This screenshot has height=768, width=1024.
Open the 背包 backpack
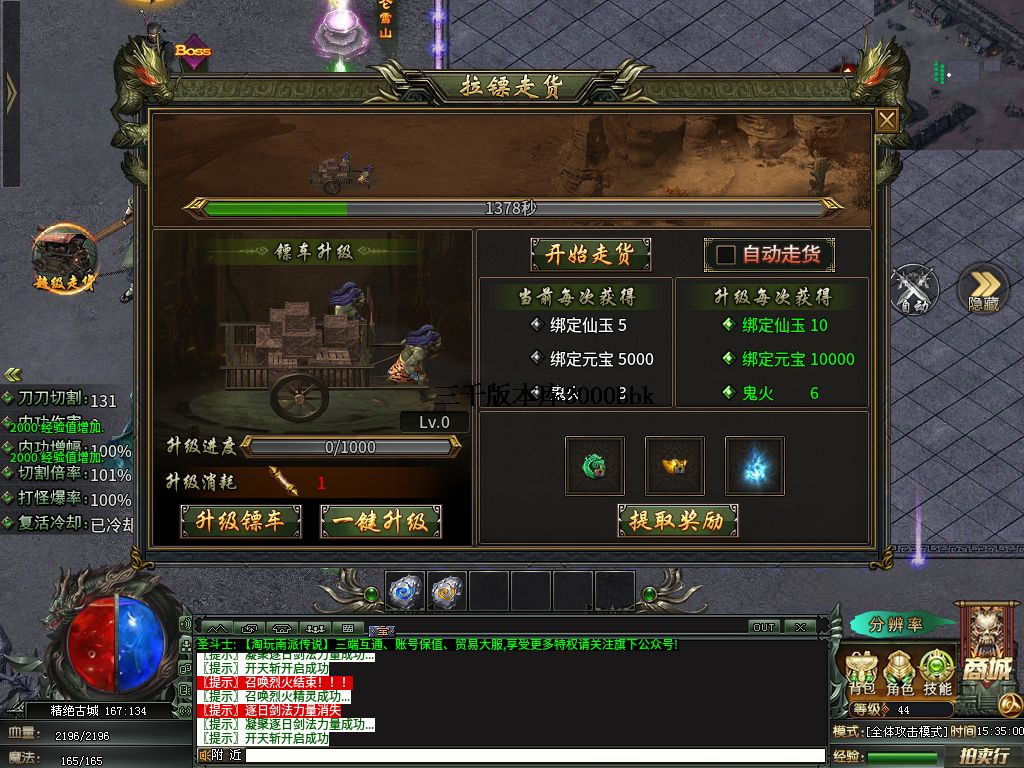click(862, 673)
